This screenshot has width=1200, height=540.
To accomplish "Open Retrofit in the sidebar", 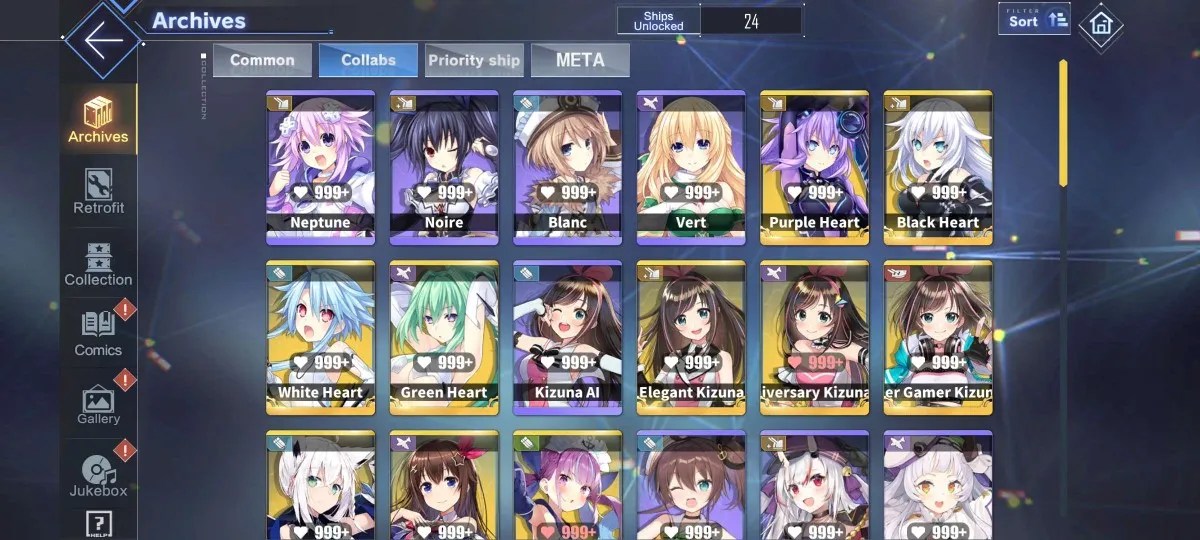I will 99,191.
